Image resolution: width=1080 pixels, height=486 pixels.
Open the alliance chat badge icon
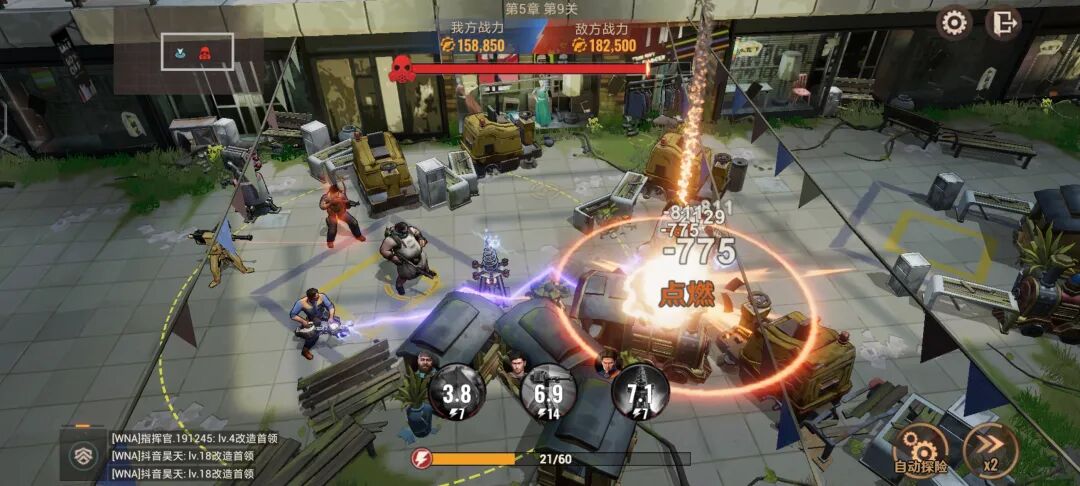coord(83,456)
